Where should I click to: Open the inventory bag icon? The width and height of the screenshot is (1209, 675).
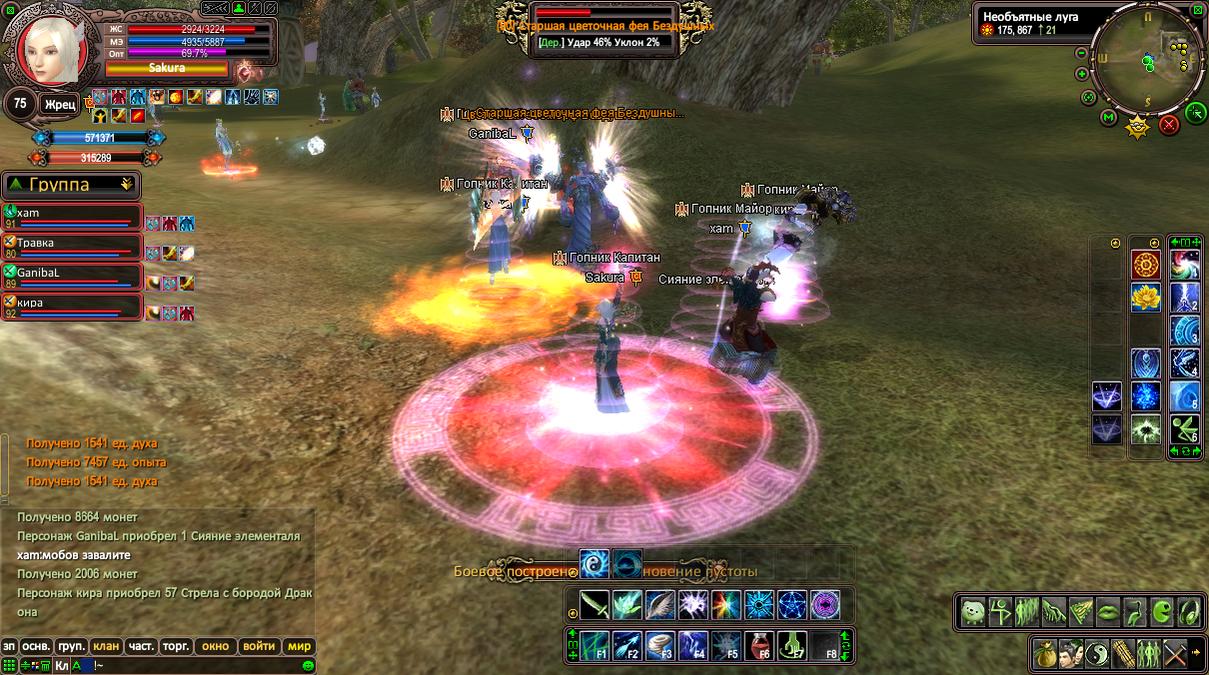[1046, 653]
